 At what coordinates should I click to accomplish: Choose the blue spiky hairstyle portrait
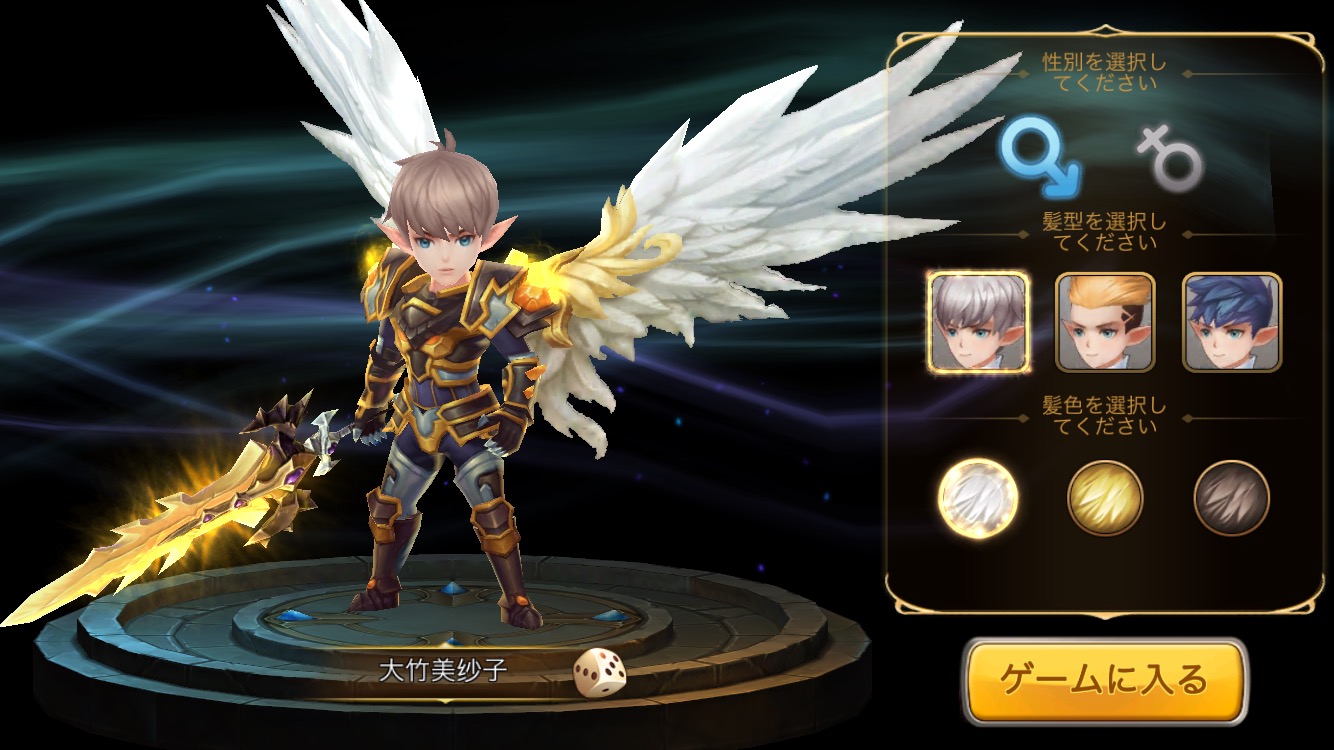1231,322
